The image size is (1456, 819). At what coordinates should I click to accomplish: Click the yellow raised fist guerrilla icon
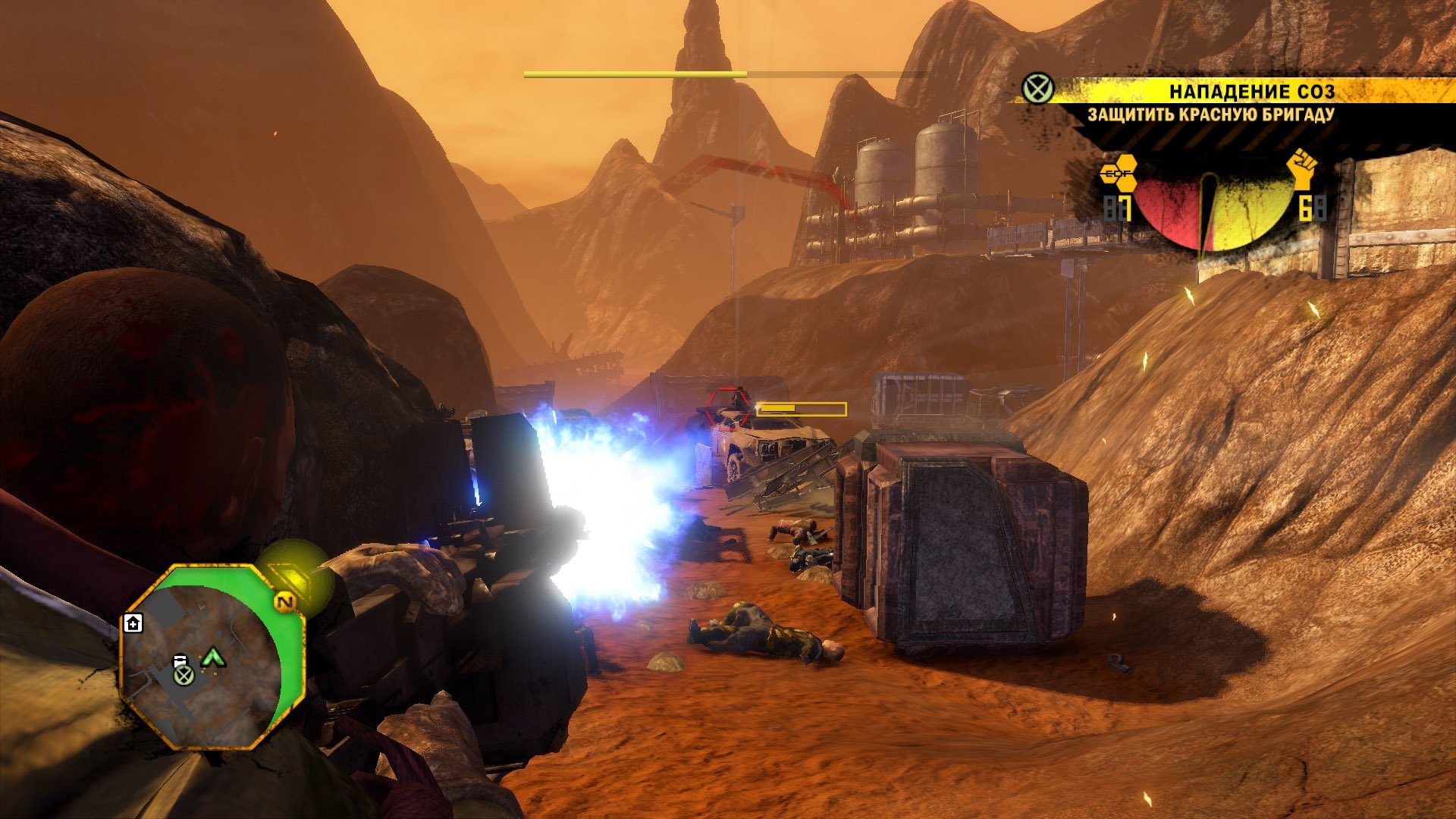click(x=1303, y=169)
